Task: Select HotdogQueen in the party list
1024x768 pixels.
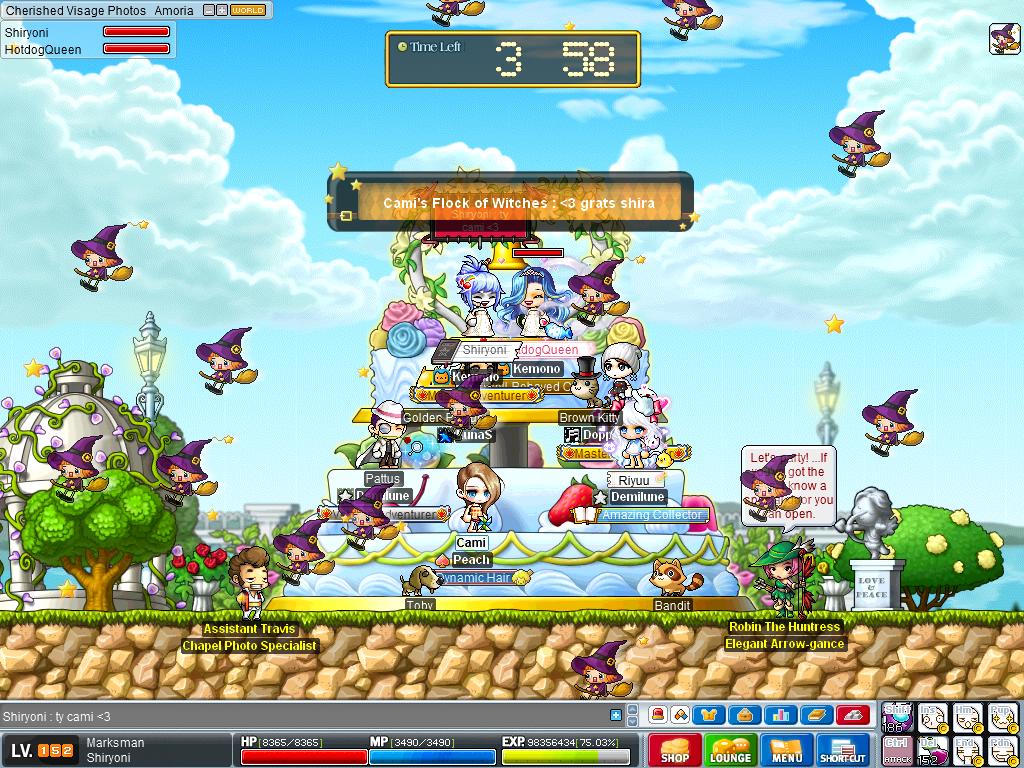Action: pyautogui.click(x=43, y=49)
